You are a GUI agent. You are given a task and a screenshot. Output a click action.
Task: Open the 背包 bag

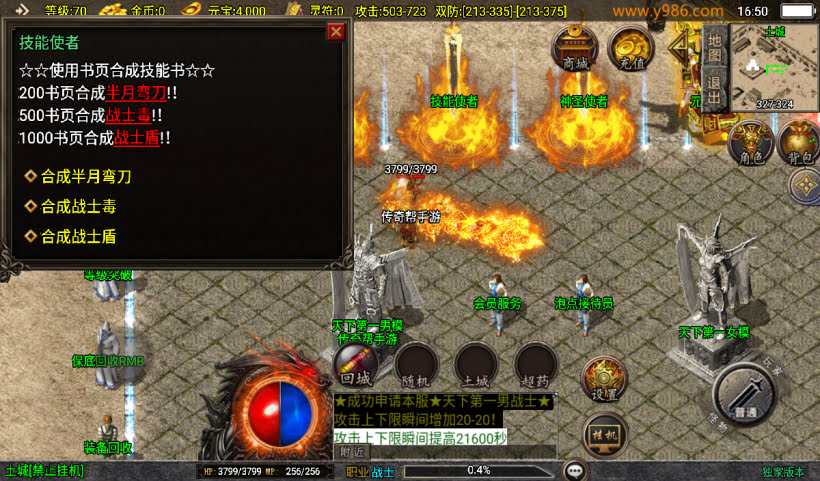(798, 142)
